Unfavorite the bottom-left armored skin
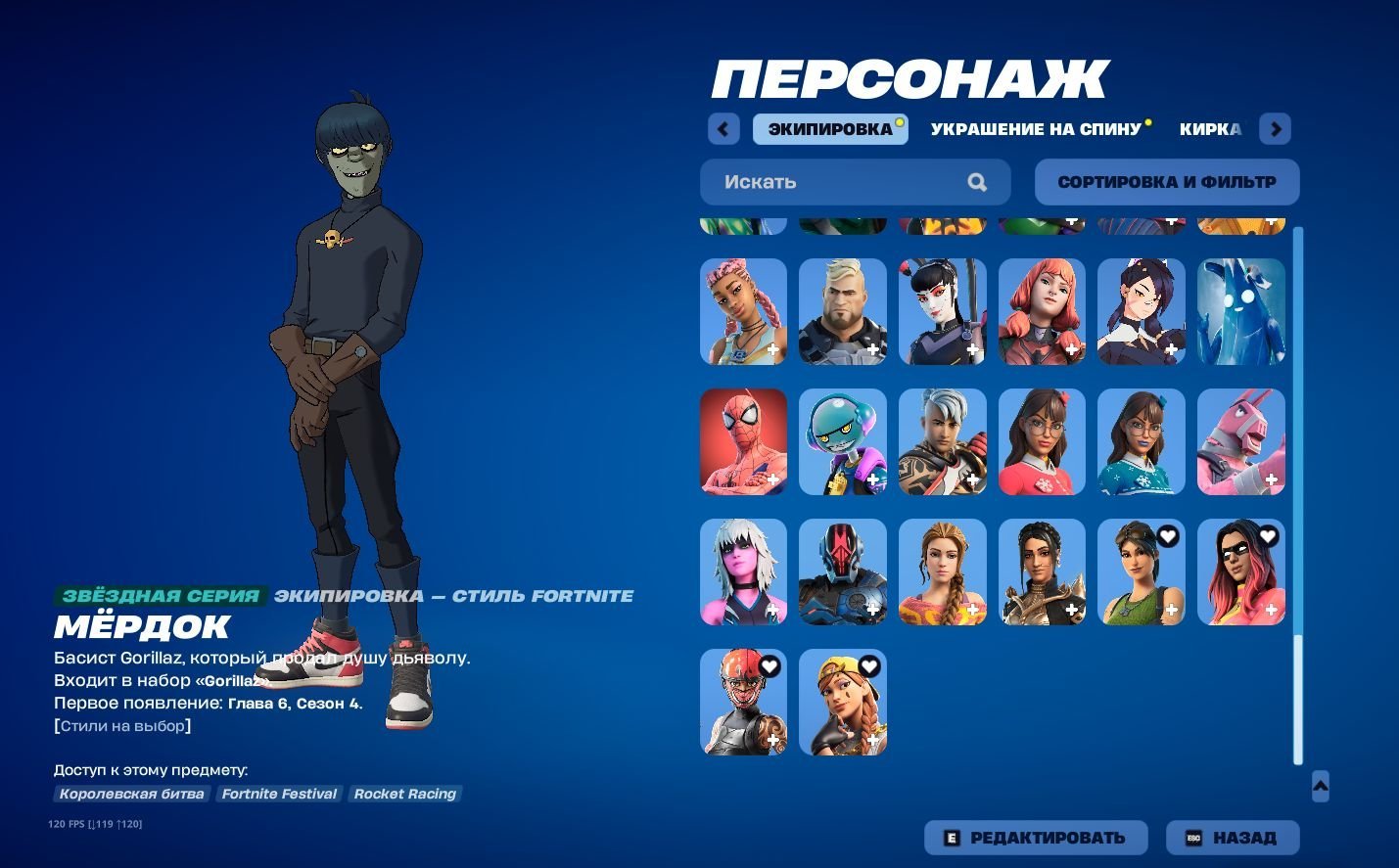The image size is (1399, 868). pos(770,665)
